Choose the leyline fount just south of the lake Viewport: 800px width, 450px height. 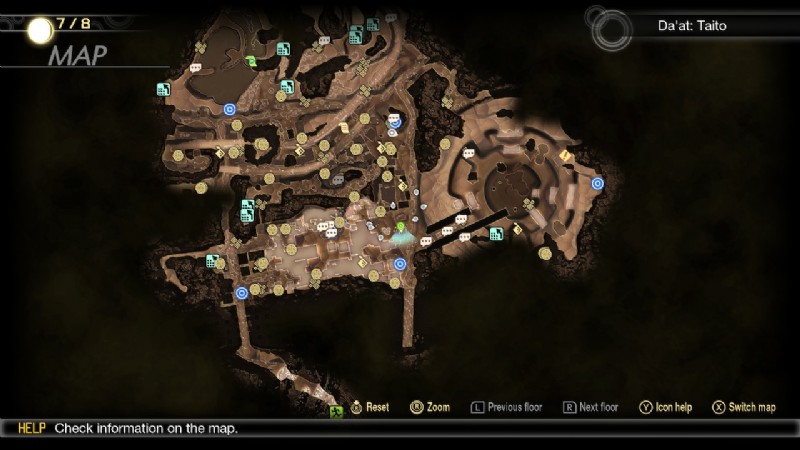[230, 109]
